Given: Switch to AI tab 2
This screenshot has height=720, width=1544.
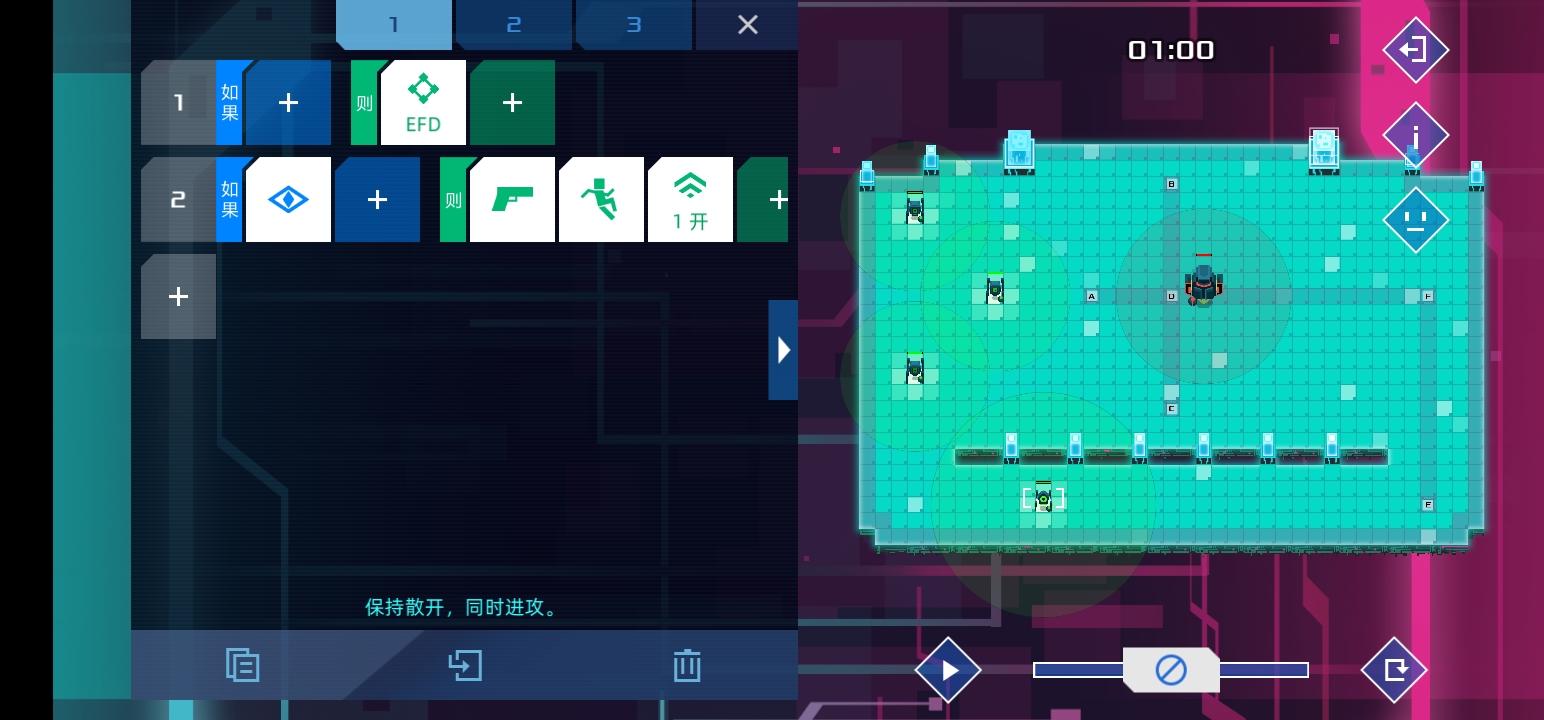Looking at the screenshot, I should [x=513, y=22].
